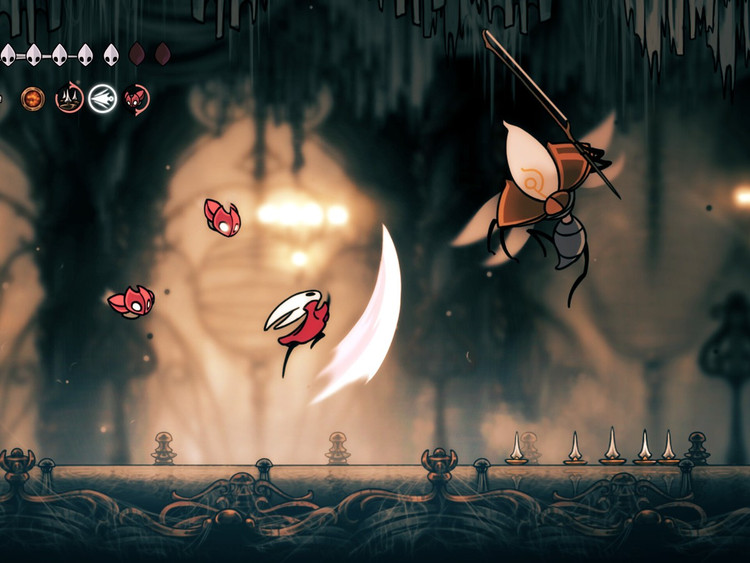The width and height of the screenshot is (750, 563).
Task: Choose the white silk dash skill icon
Action: point(102,98)
